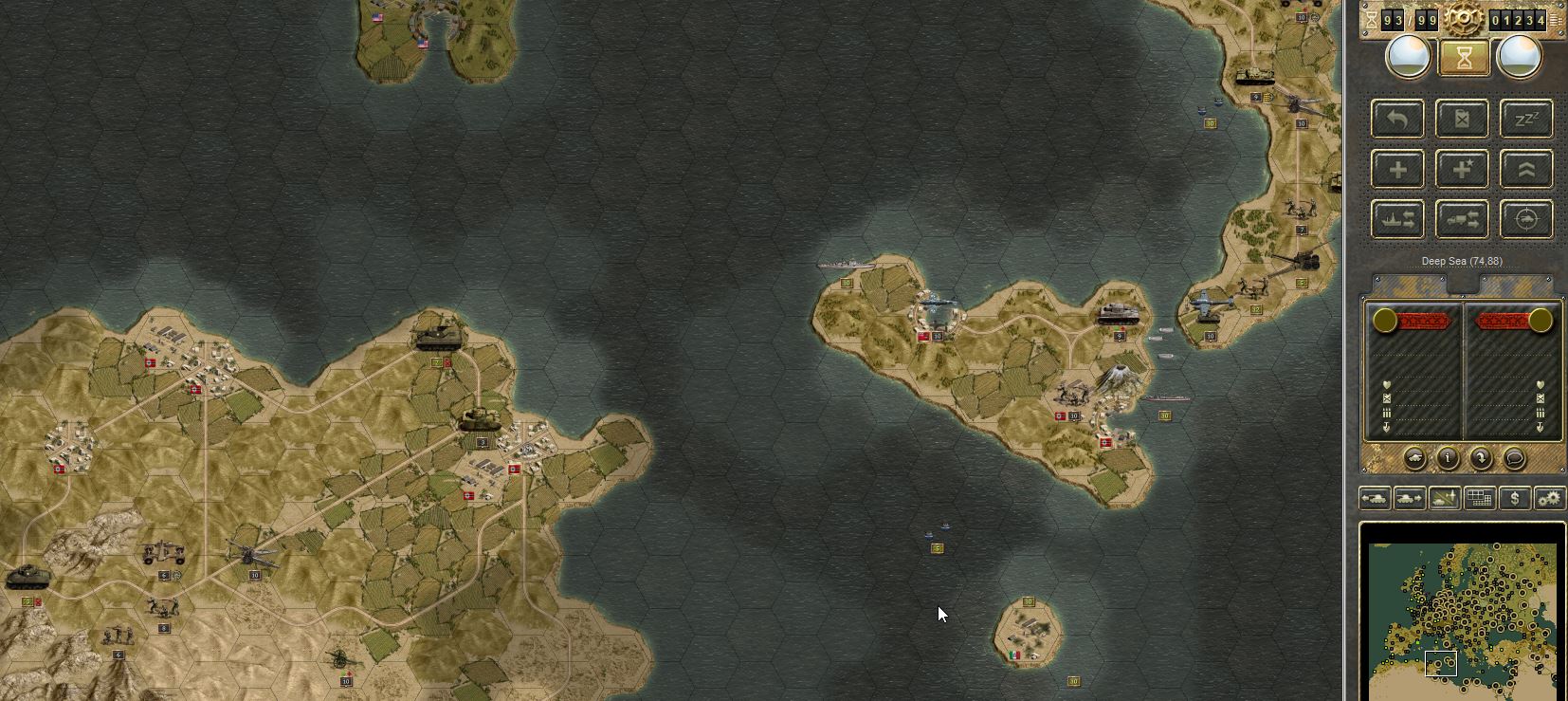The height and width of the screenshot is (701, 1568).
Task: Toggle the unit display mode
Action: (x=1443, y=497)
